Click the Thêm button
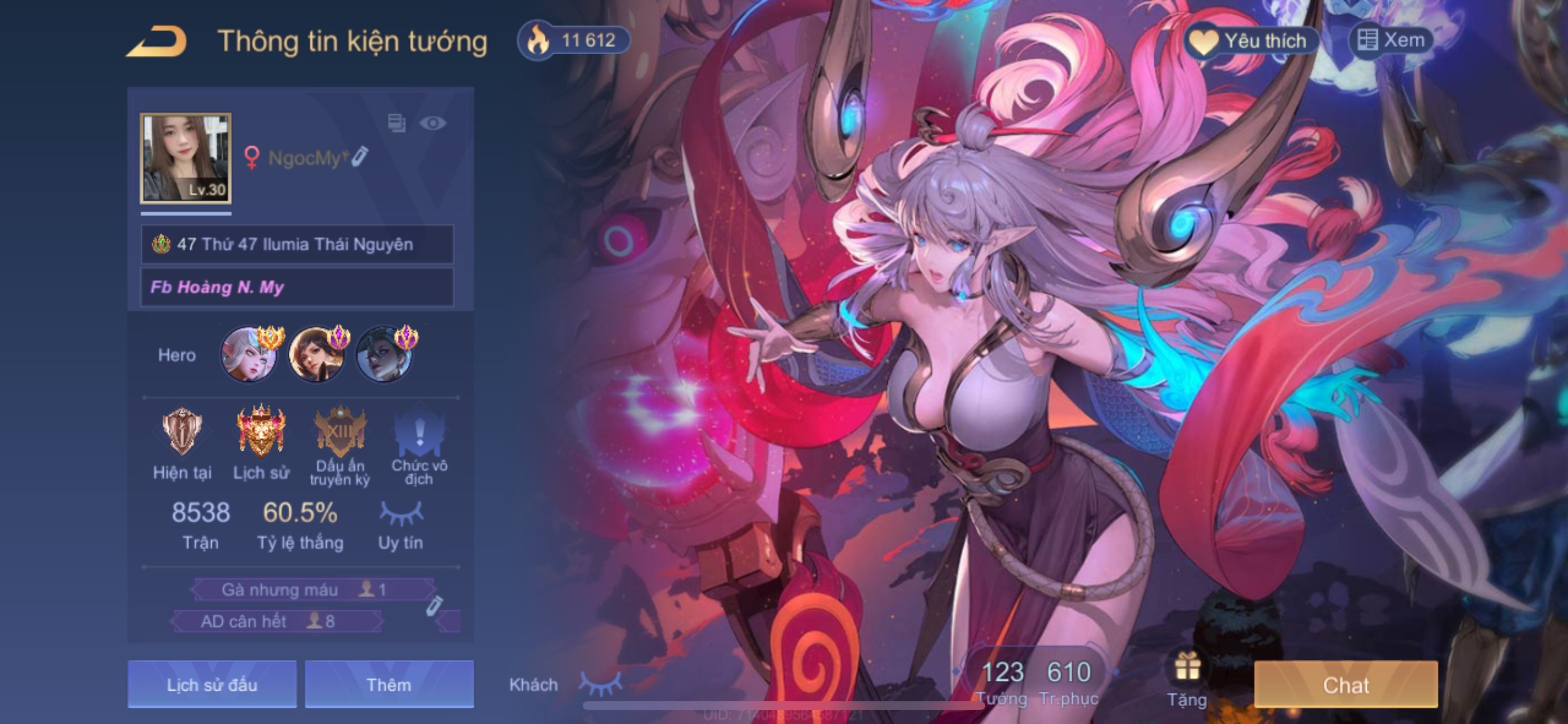1568x724 pixels. [x=389, y=684]
